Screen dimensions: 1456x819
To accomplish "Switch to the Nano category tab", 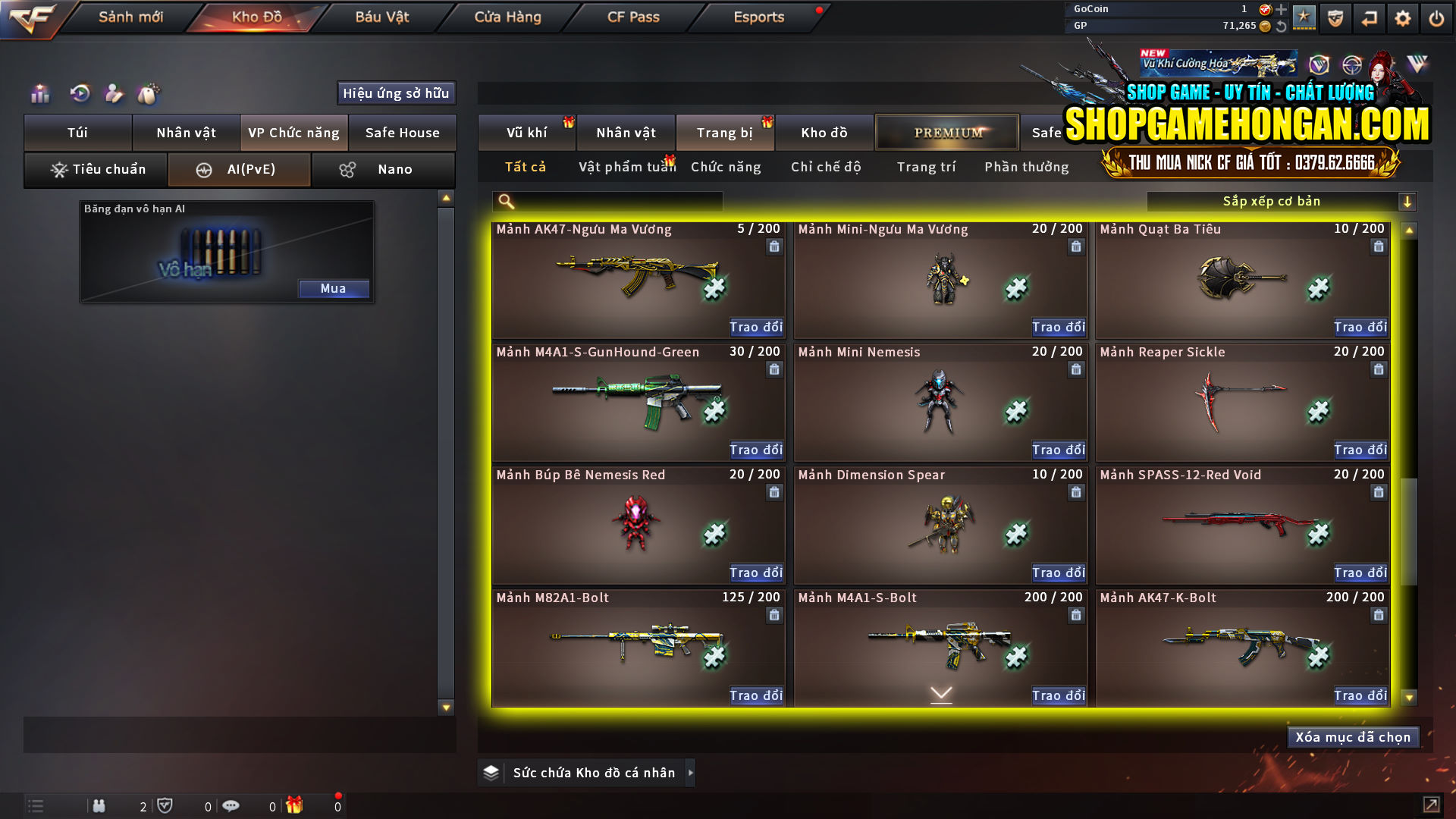I will 383,169.
